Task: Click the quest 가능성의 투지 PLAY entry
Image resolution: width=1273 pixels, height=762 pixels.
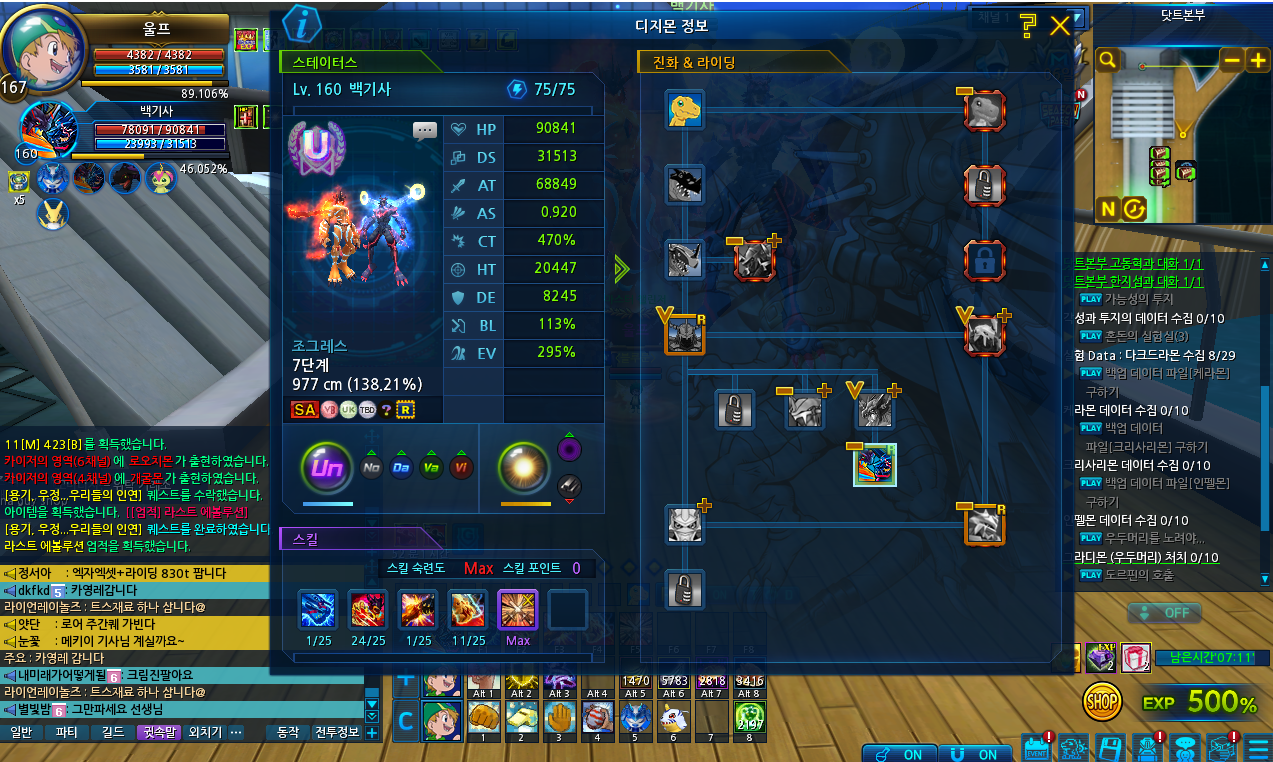Action: [x=1123, y=299]
